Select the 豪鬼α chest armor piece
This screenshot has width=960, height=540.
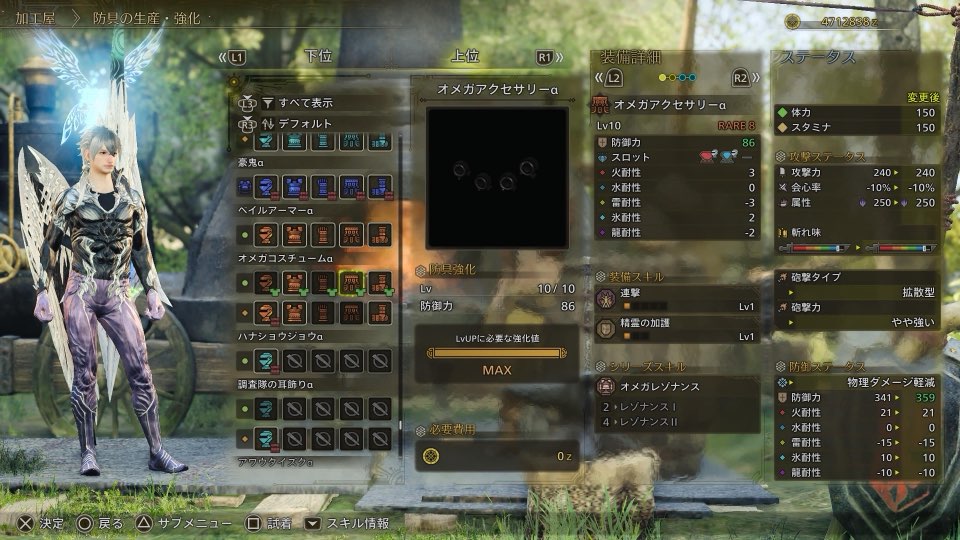pyautogui.click(x=294, y=185)
